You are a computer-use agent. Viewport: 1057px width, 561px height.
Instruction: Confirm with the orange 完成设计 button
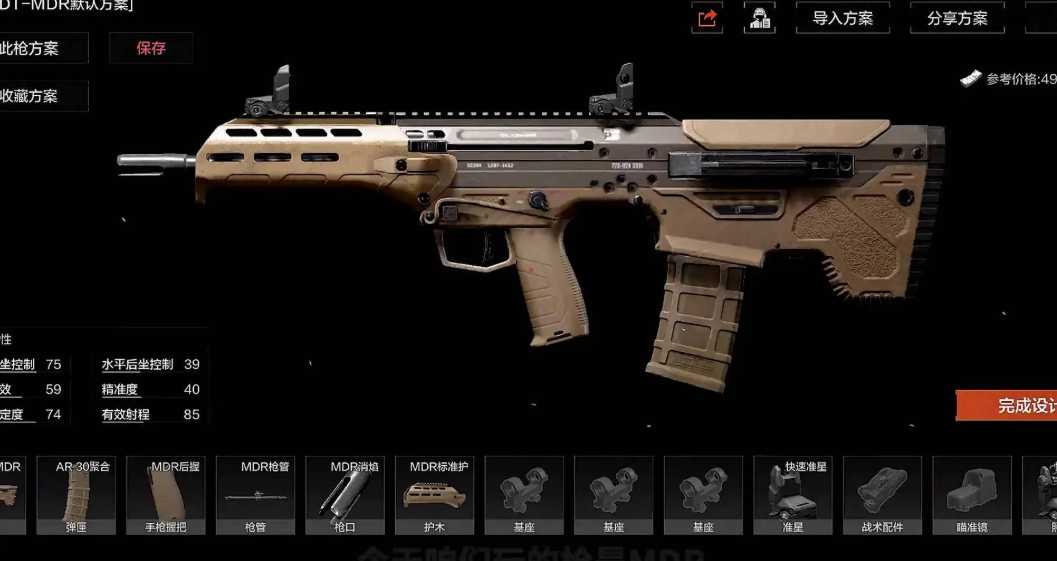(1008, 405)
